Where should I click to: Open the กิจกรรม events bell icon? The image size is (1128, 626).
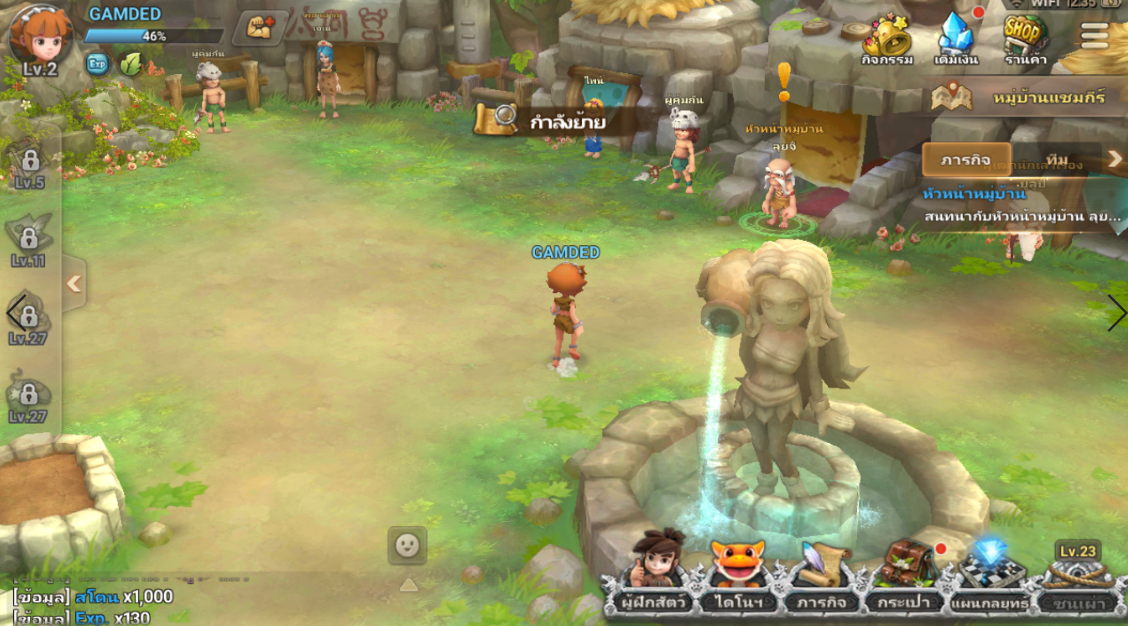(887, 40)
